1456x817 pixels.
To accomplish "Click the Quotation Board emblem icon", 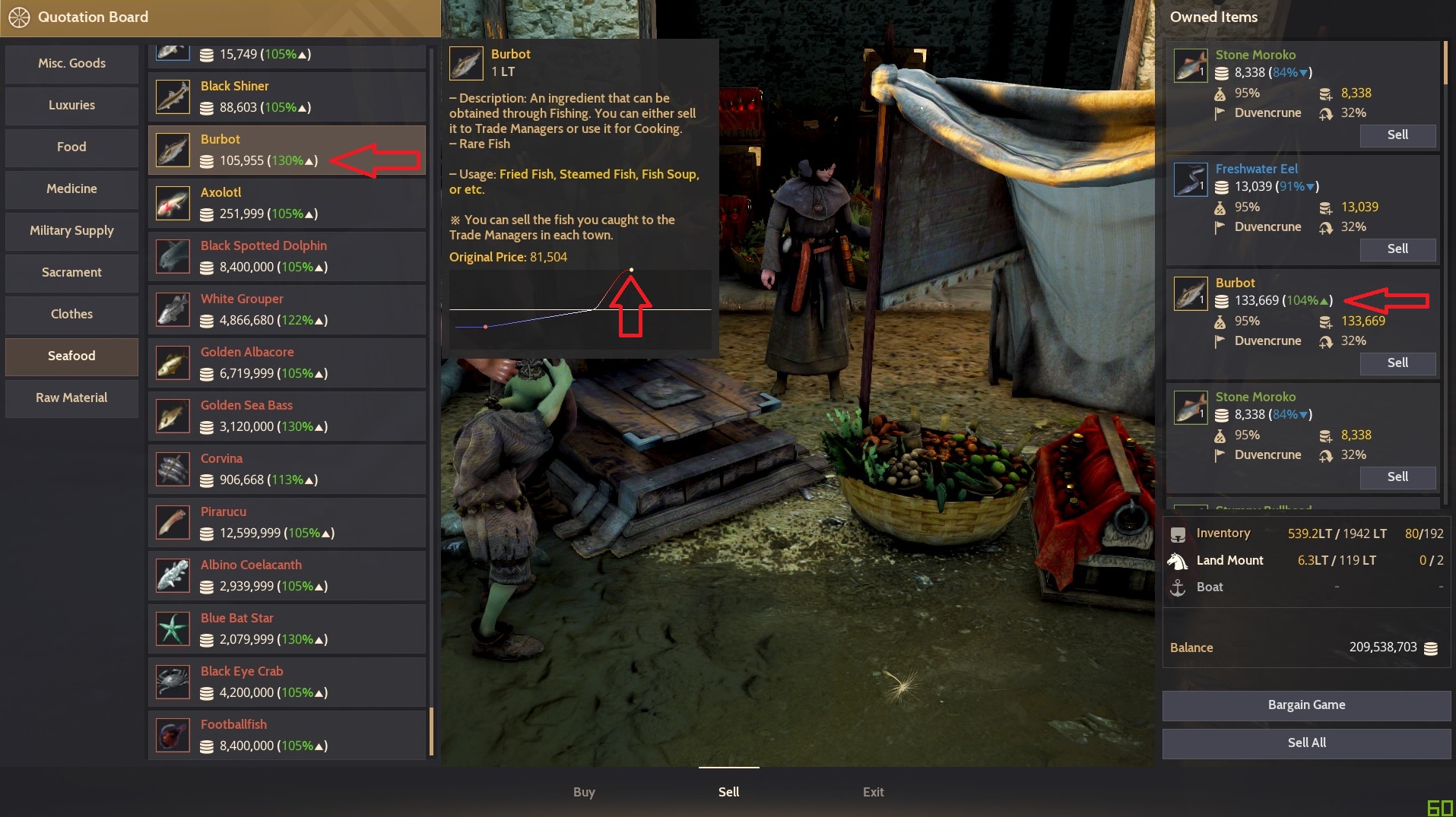I will point(21,17).
